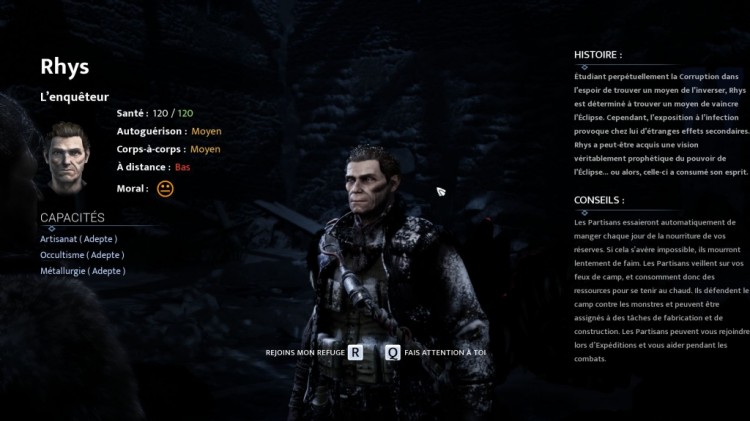Select the Occultisme (Adepte) capacity
Screen dimensions: 750x421
pyautogui.click(x=82, y=255)
